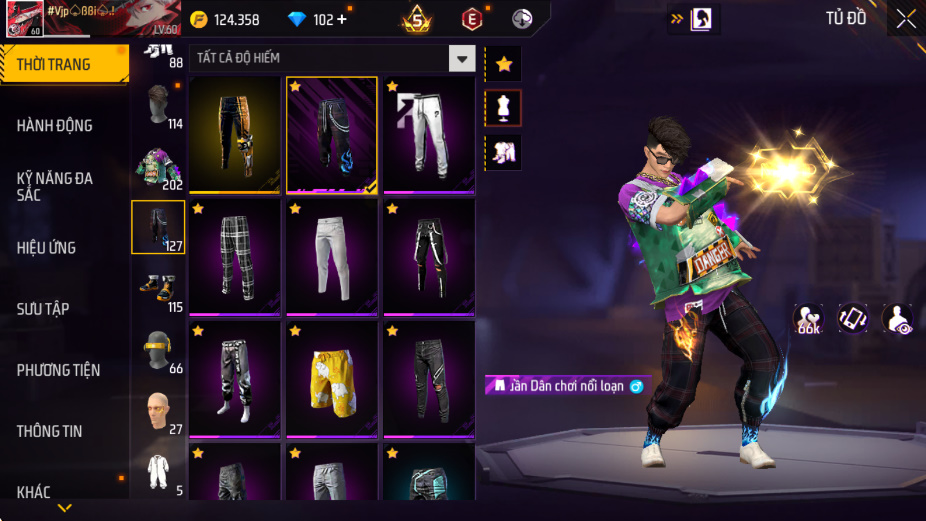The height and width of the screenshot is (521, 926).
Task: Equip the black and white plaid pants
Action: tap(235, 257)
